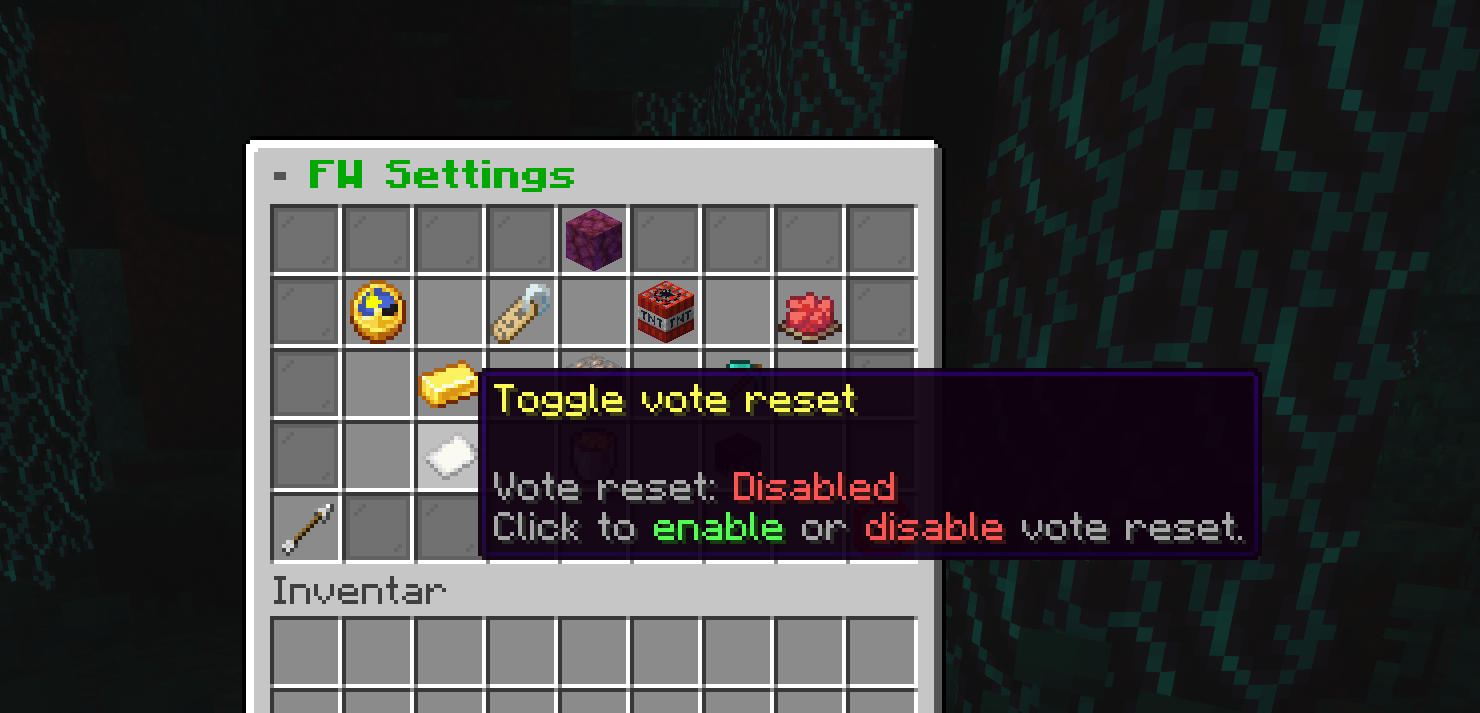This screenshot has width=1480, height=713.
Task: Click the golden globe pattern item
Action: pyautogui.click(x=378, y=312)
